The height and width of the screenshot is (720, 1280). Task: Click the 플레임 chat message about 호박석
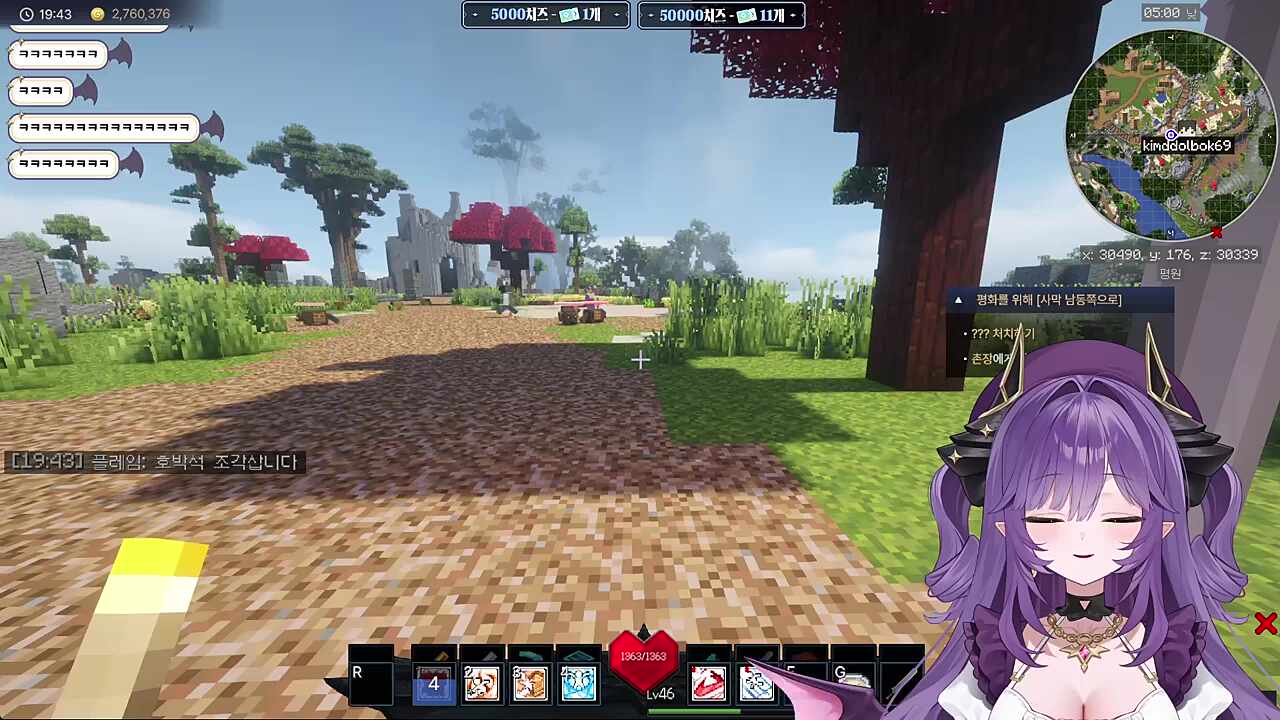(150, 462)
